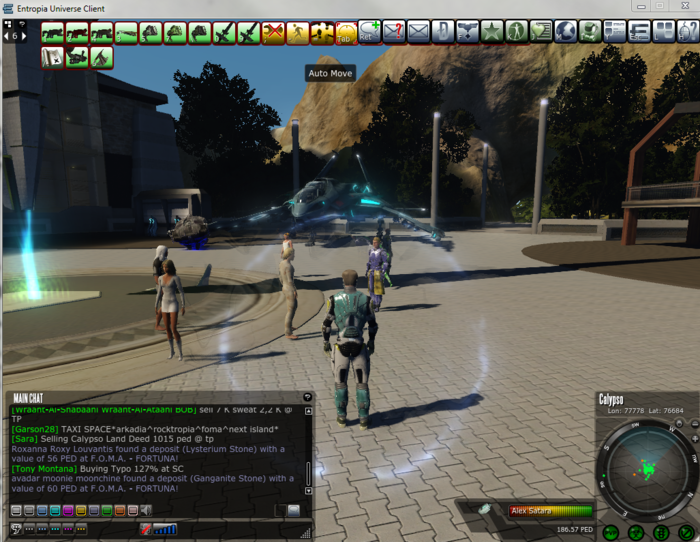Select the crossed-out red X action icon

pyautogui.click(x=273, y=33)
